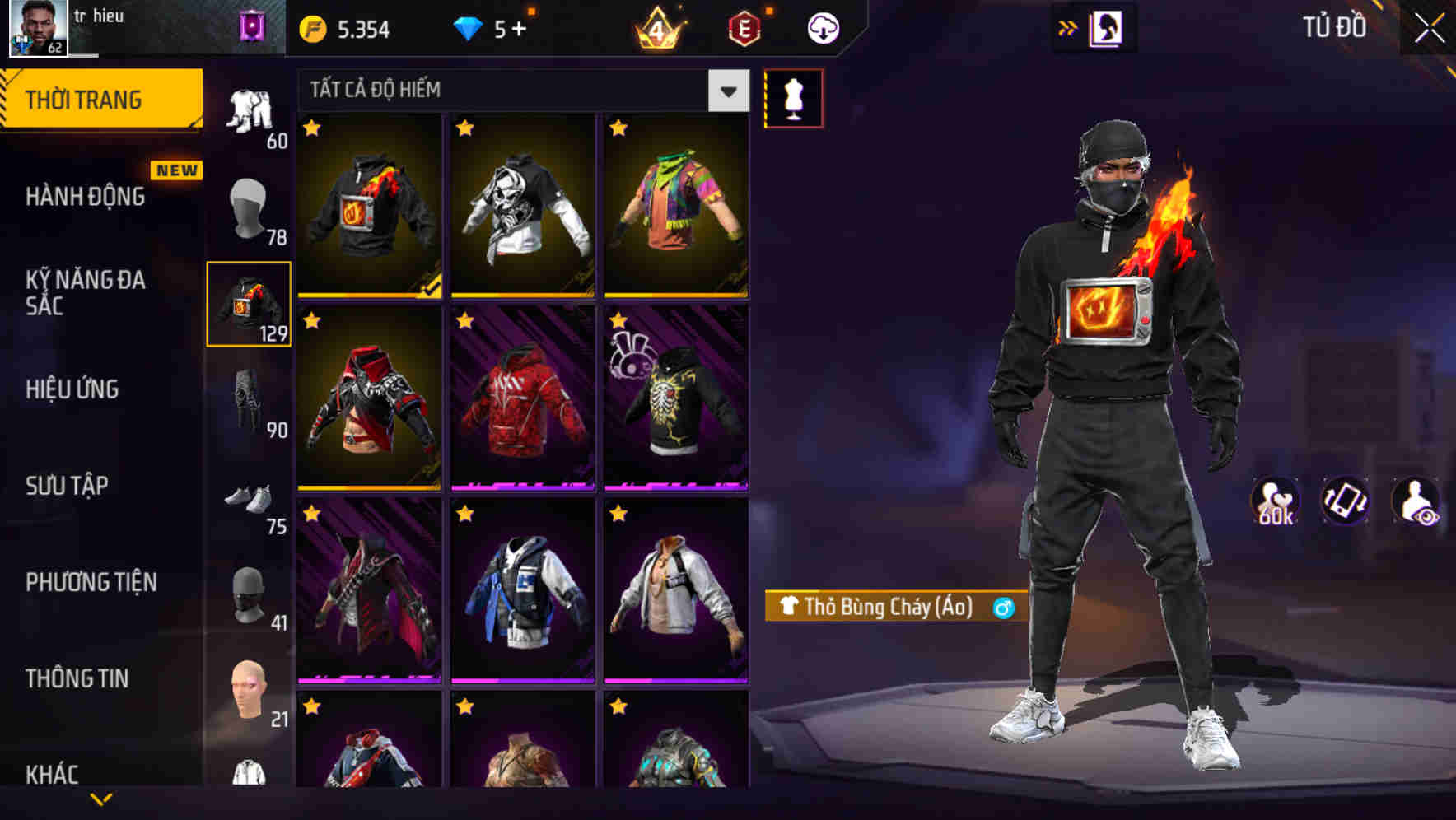Open the character profile icon beside yellow arrows
The width and height of the screenshot is (1456, 820).
[1104, 26]
